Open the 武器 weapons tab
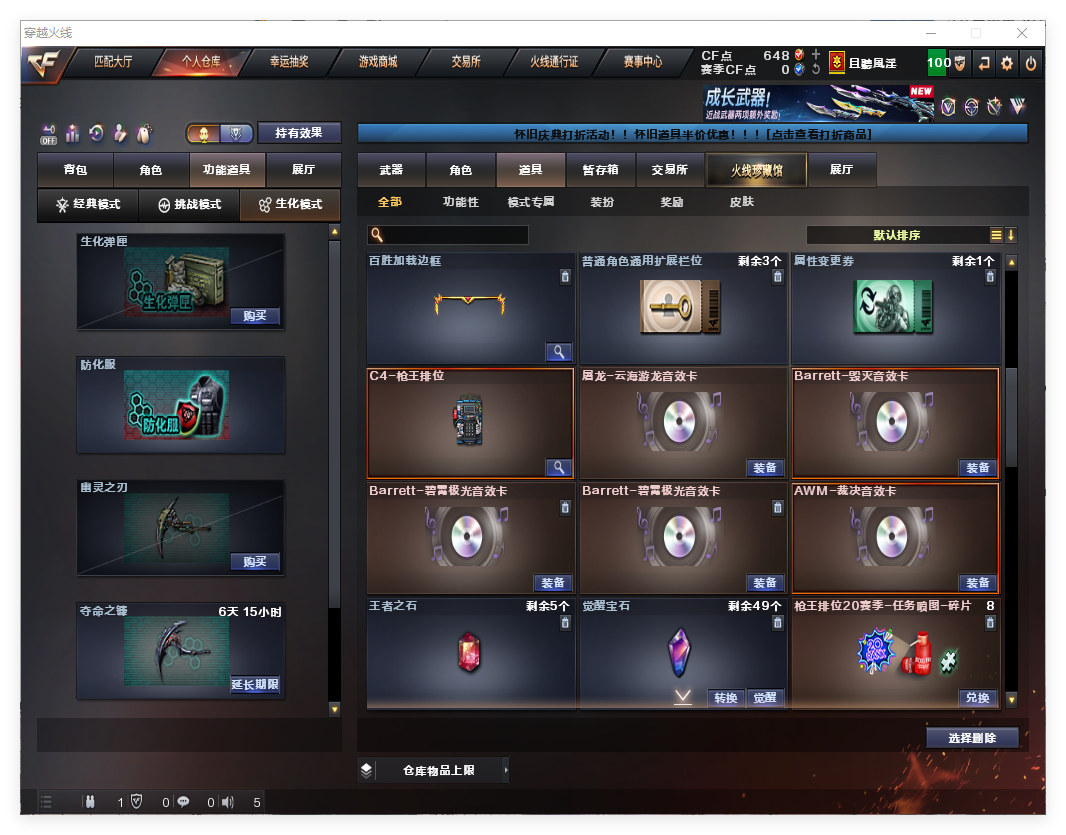The image size is (1066, 835). tap(391, 171)
